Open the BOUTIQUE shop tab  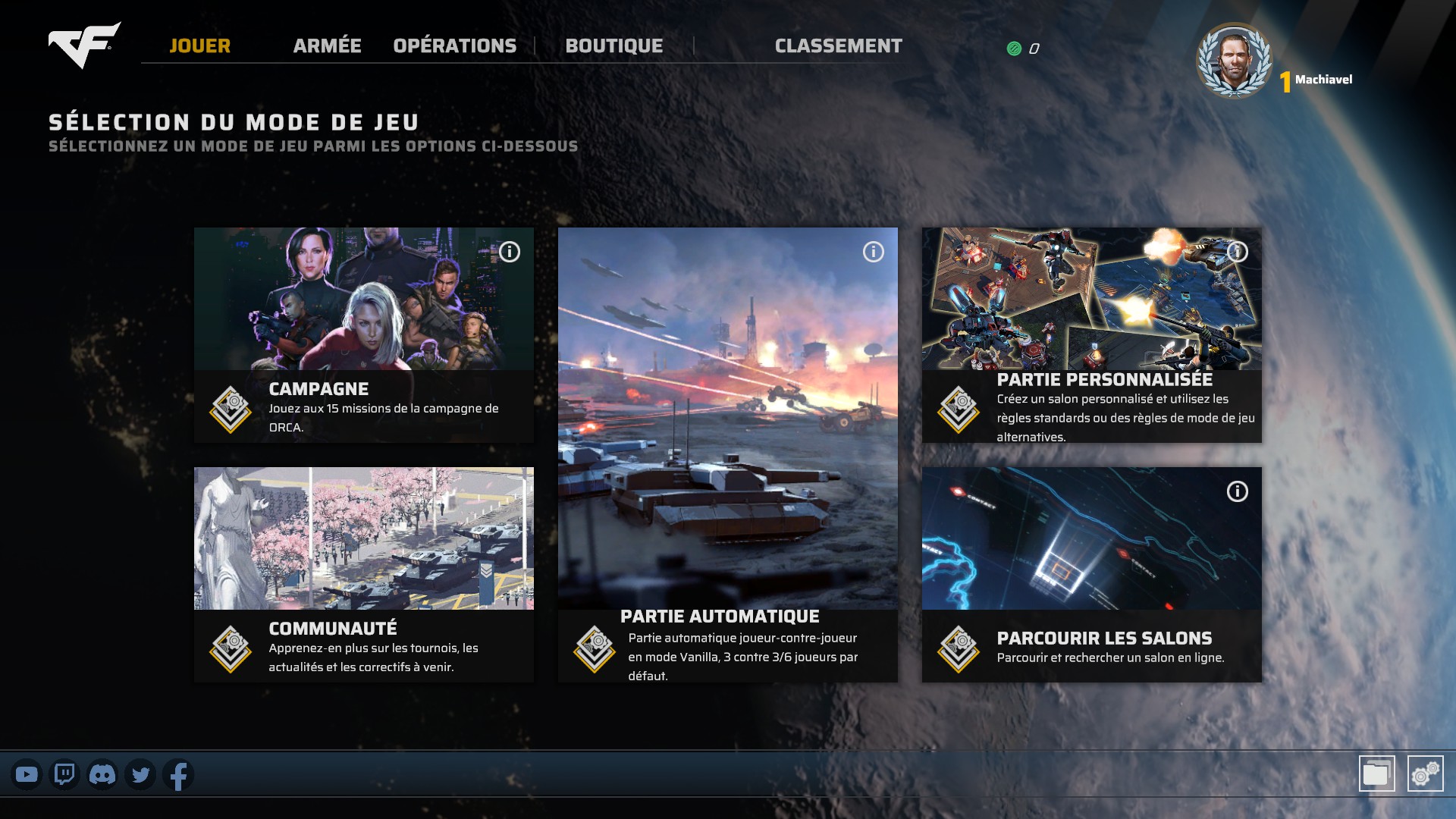tap(613, 46)
